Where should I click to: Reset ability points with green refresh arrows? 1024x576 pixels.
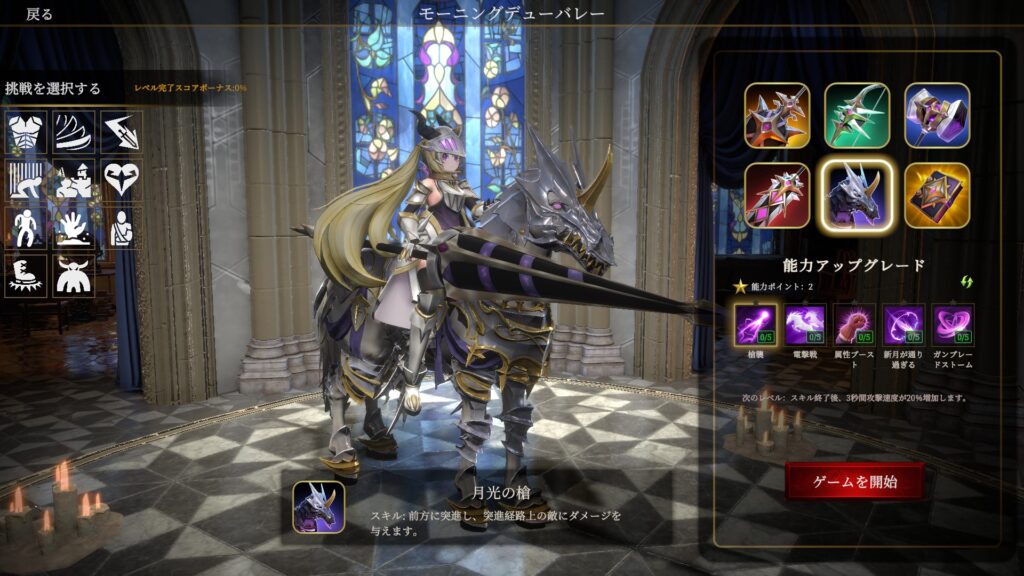(966, 283)
